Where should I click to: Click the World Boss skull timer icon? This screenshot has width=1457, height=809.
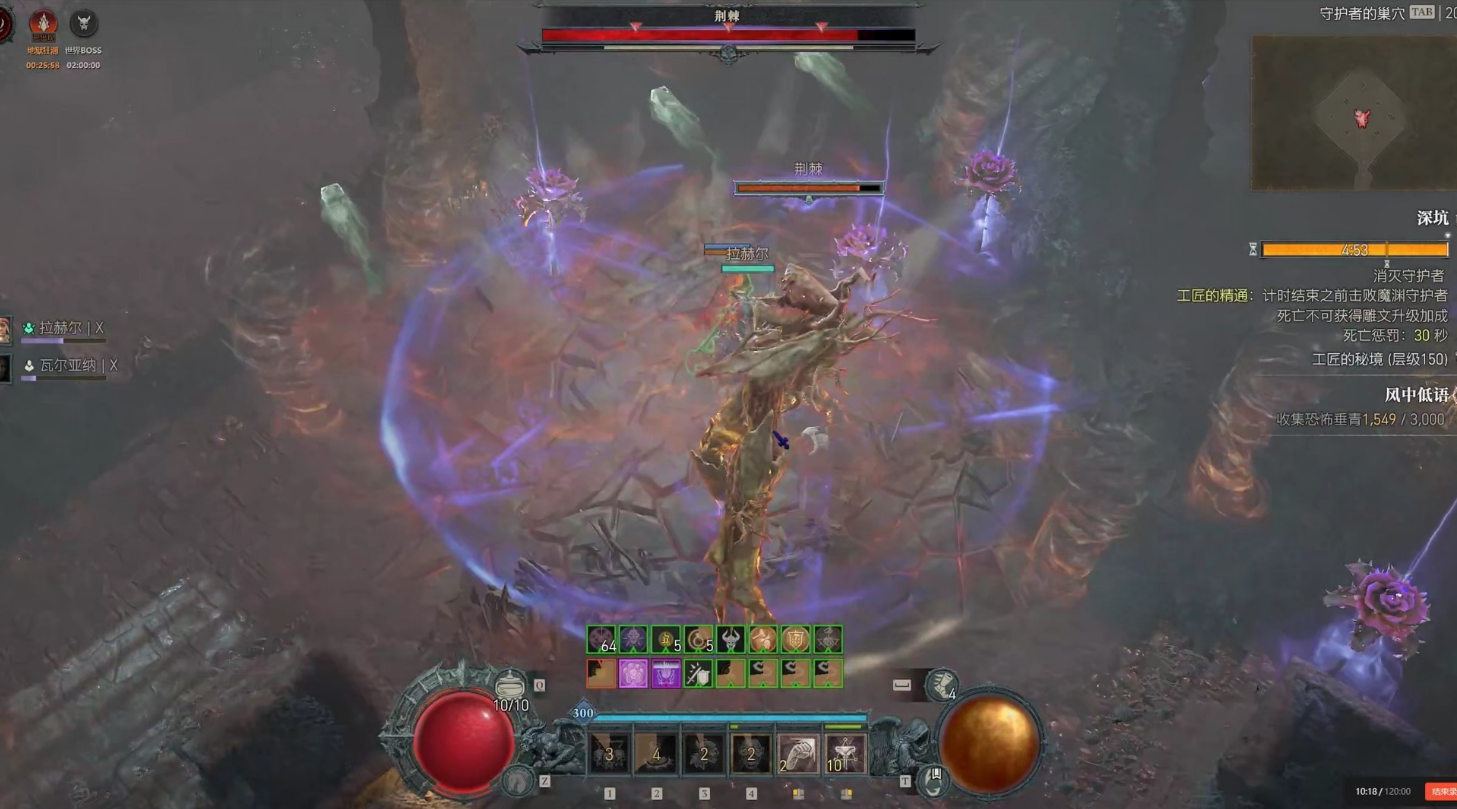[x=83, y=24]
